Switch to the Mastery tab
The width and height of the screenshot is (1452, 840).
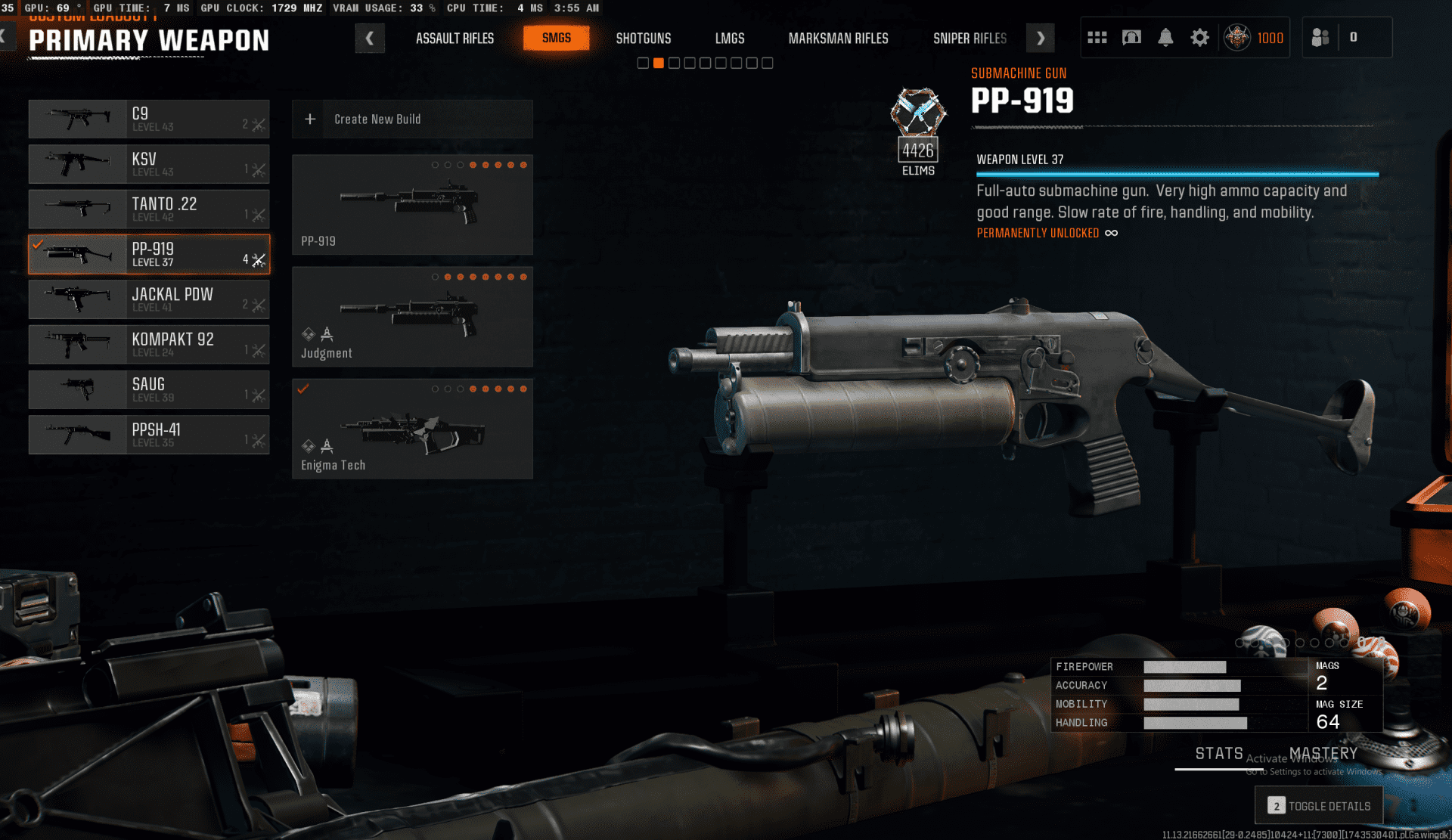1323,754
